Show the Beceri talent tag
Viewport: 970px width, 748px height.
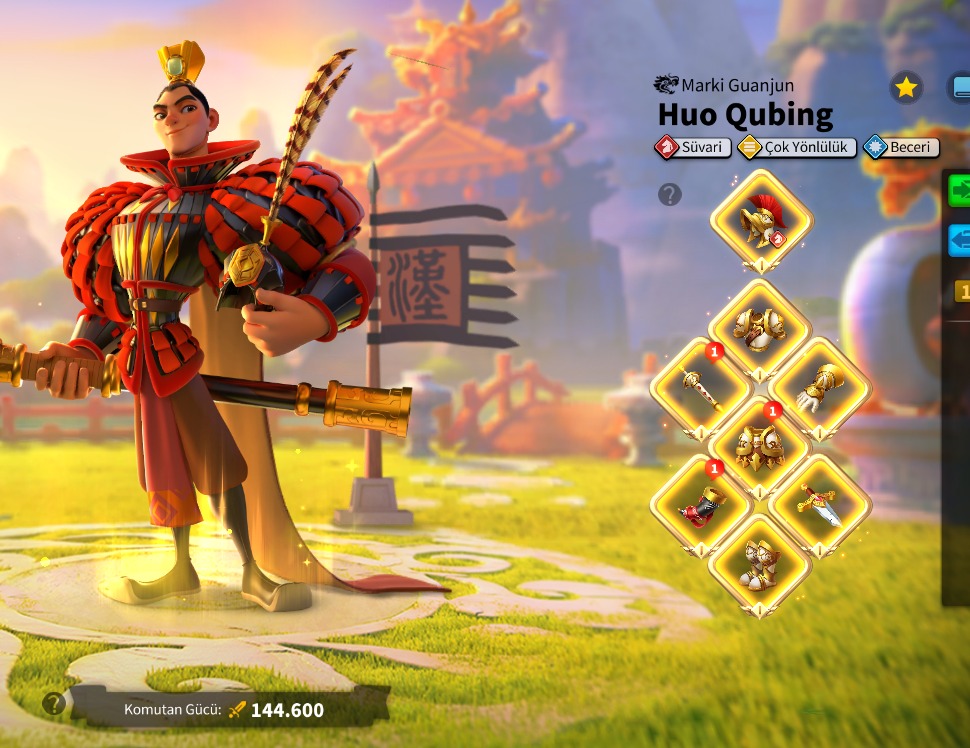pos(901,148)
